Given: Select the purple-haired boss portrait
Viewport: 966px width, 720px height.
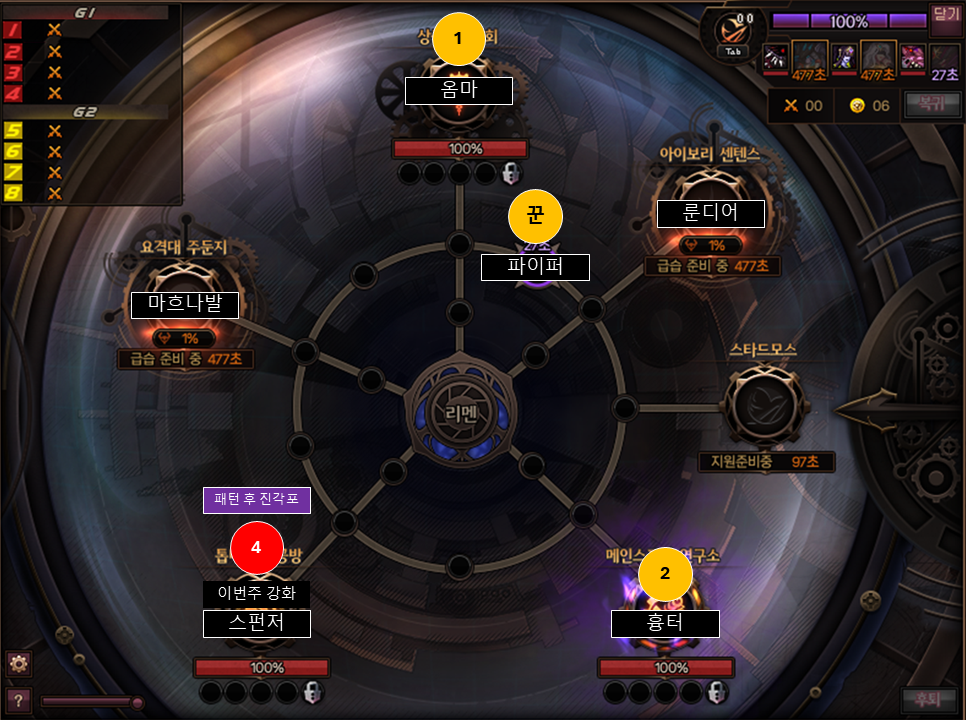Looking at the screenshot, I should coord(844,58).
